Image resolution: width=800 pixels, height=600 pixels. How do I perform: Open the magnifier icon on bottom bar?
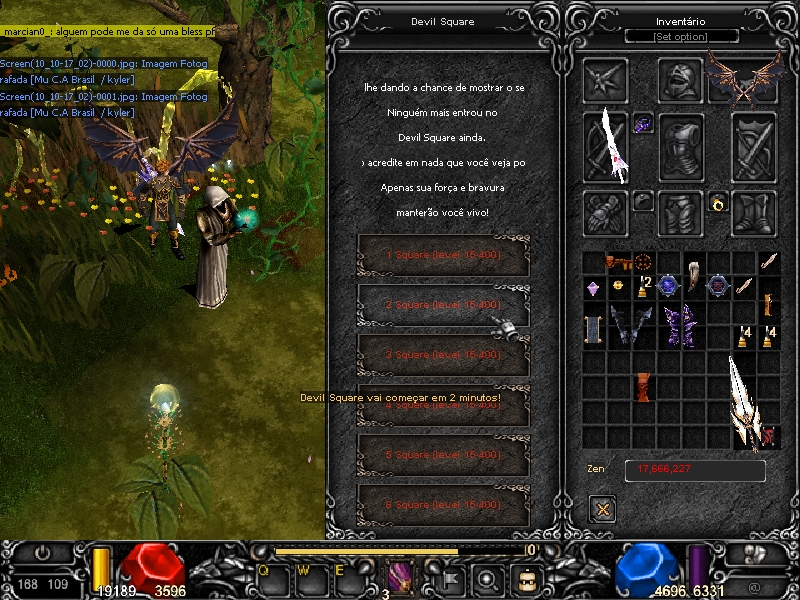487,578
